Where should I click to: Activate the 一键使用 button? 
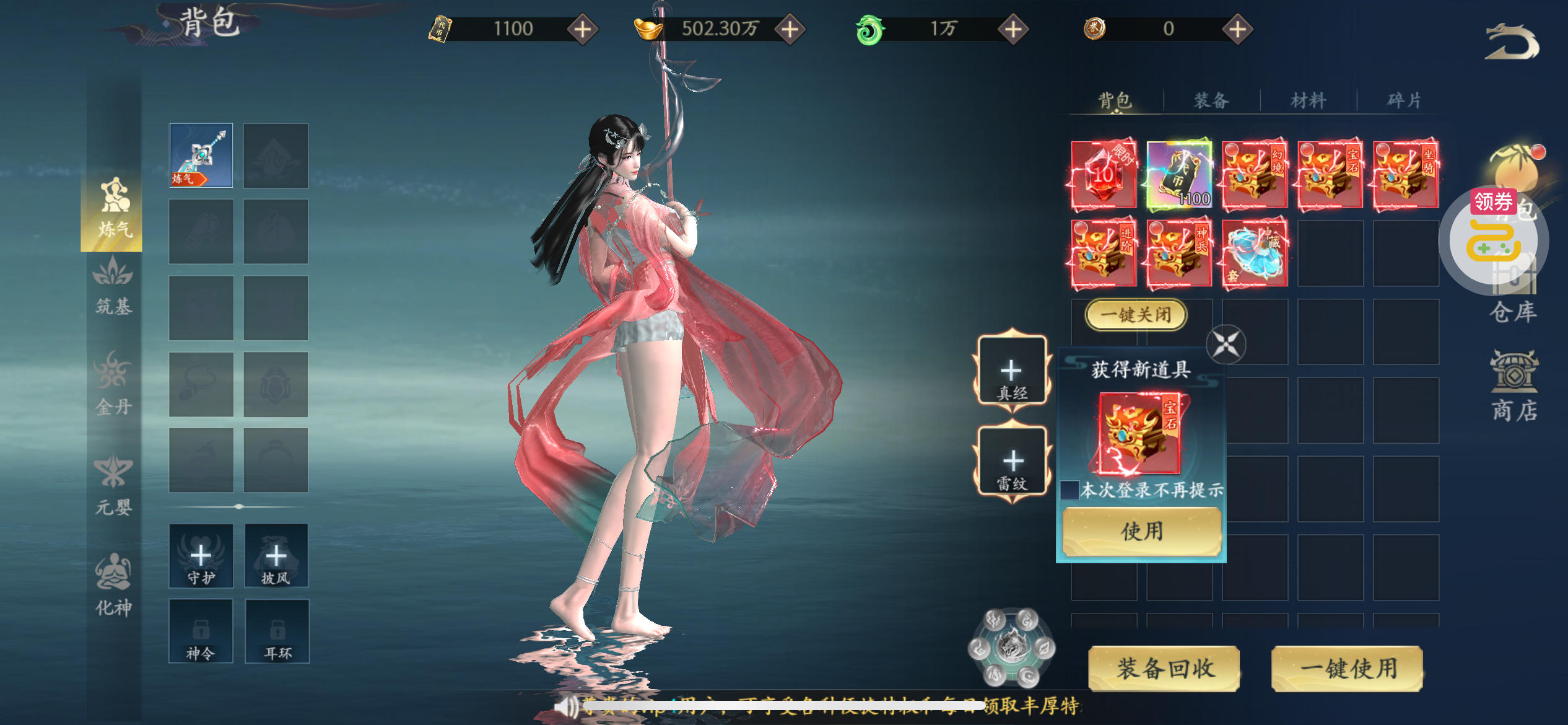coord(1347,669)
